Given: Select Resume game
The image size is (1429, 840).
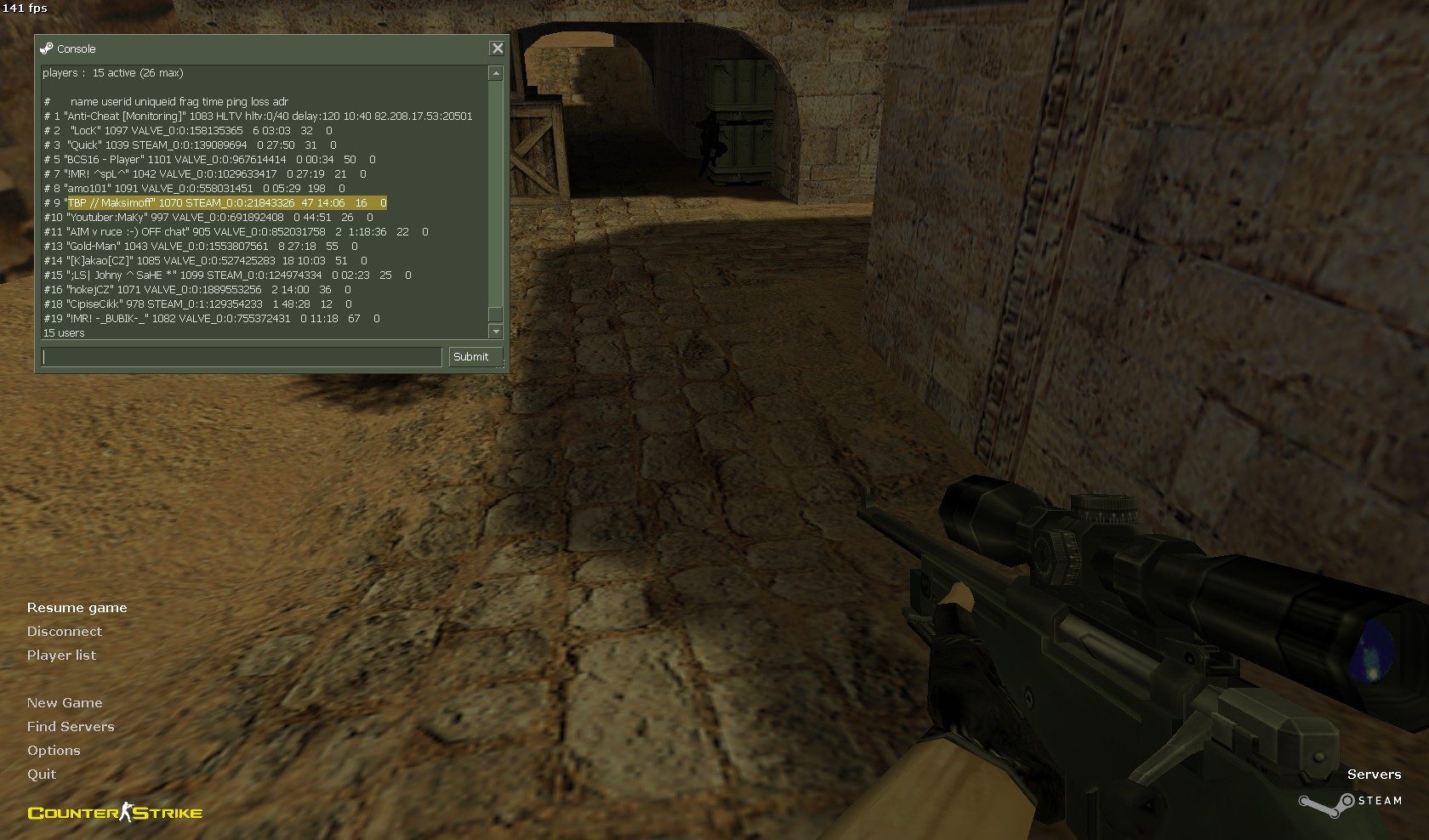Looking at the screenshot, I should tap(77, 608).
